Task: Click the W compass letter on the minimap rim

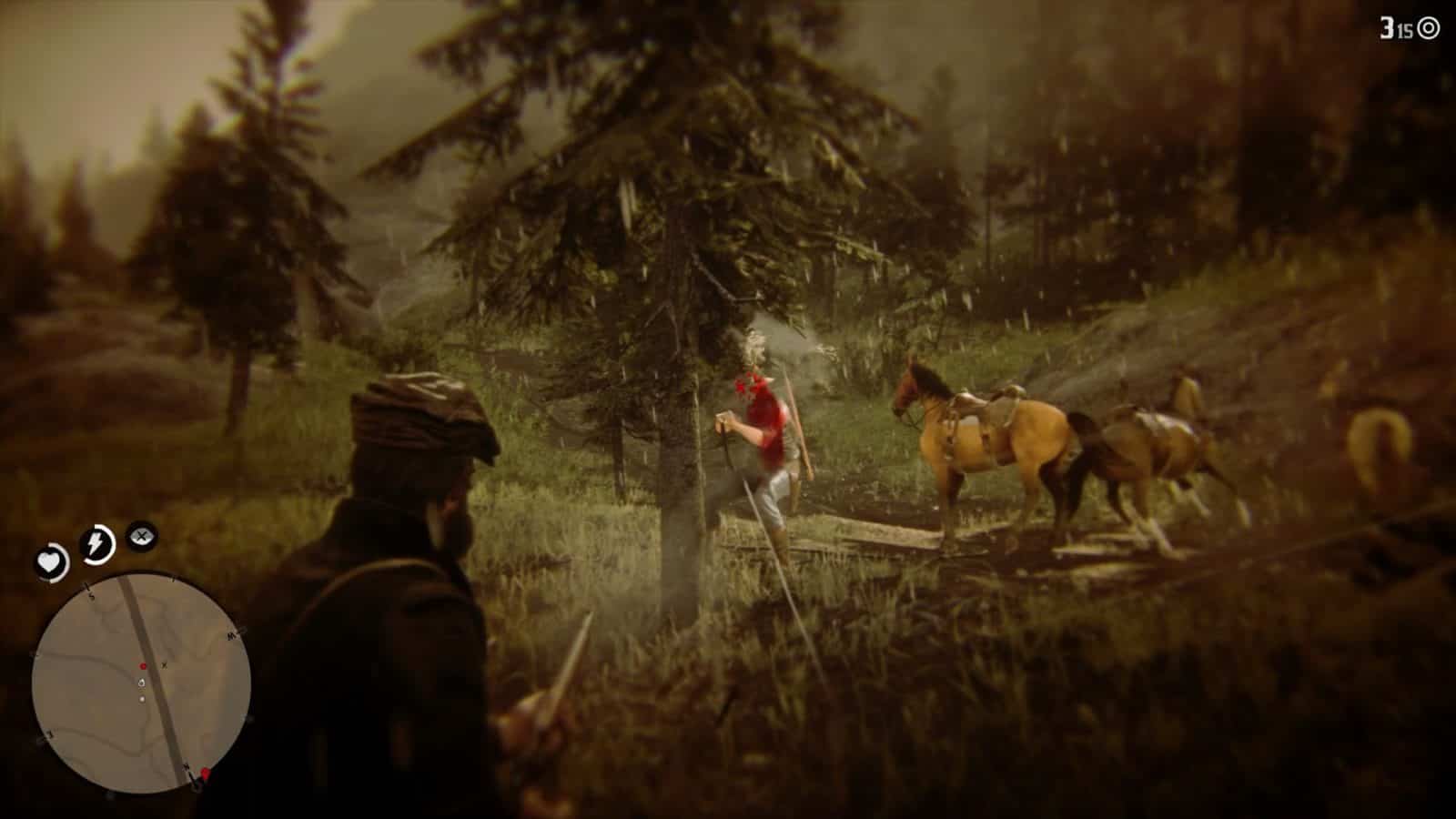Action: 230,634
